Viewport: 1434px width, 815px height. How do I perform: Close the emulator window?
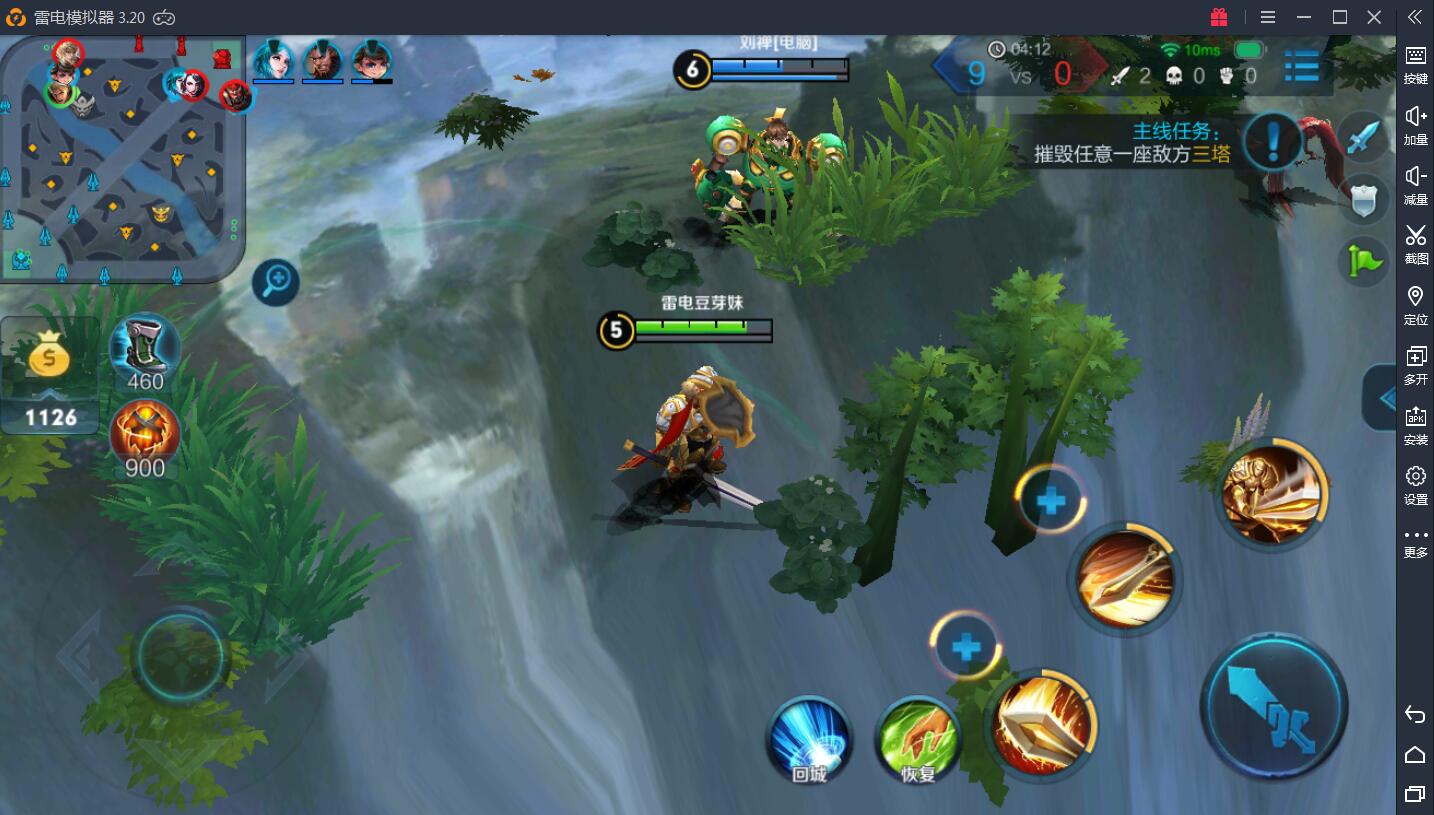[1374, 17]
